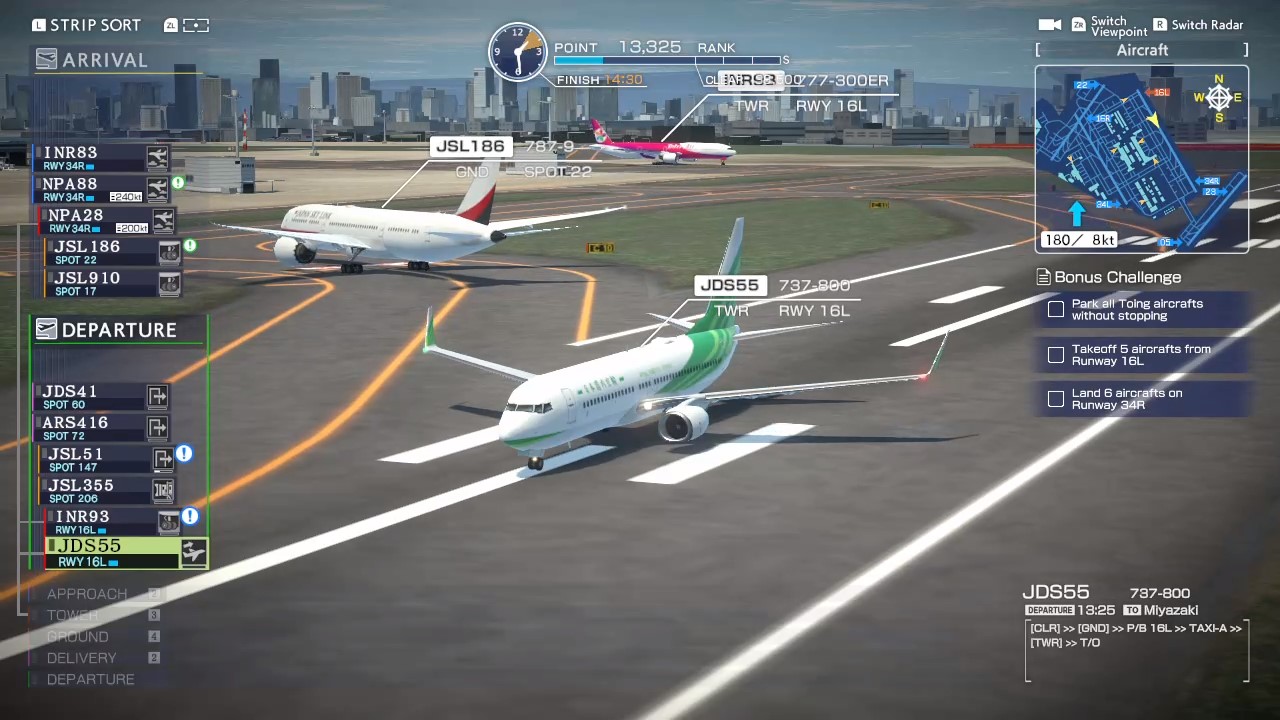This screenshot has height=720, width=1280.
Task: Switch Radar view with the R button
Action: coord(1160,24)
